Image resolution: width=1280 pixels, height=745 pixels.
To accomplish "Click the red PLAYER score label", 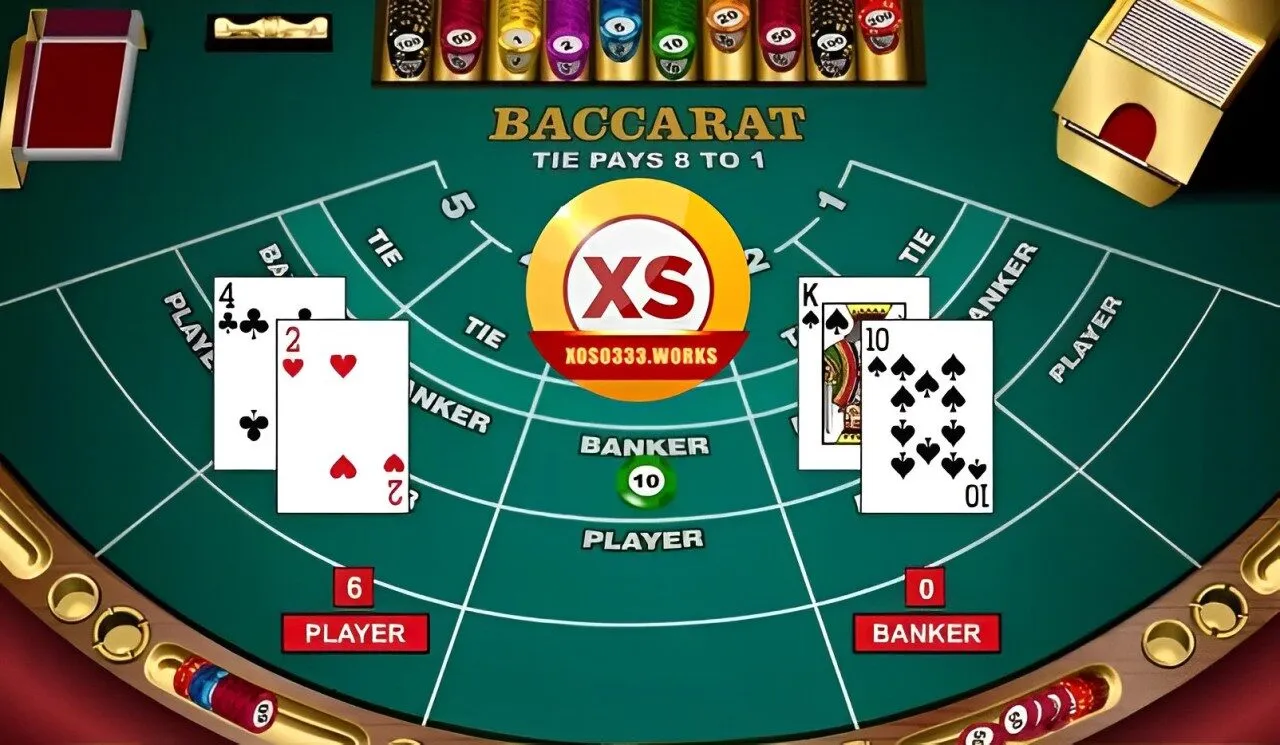I will pos(355,633).
